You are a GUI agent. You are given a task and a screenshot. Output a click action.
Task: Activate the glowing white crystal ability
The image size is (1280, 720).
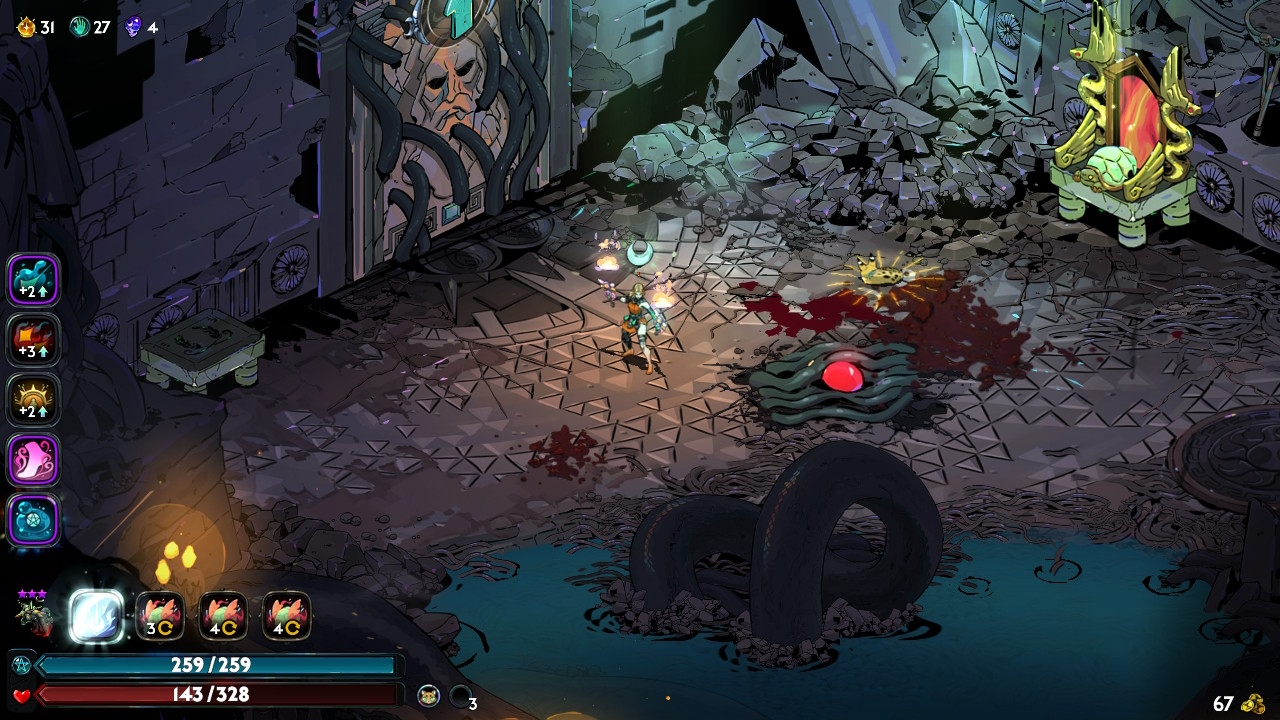click(97, 616)
